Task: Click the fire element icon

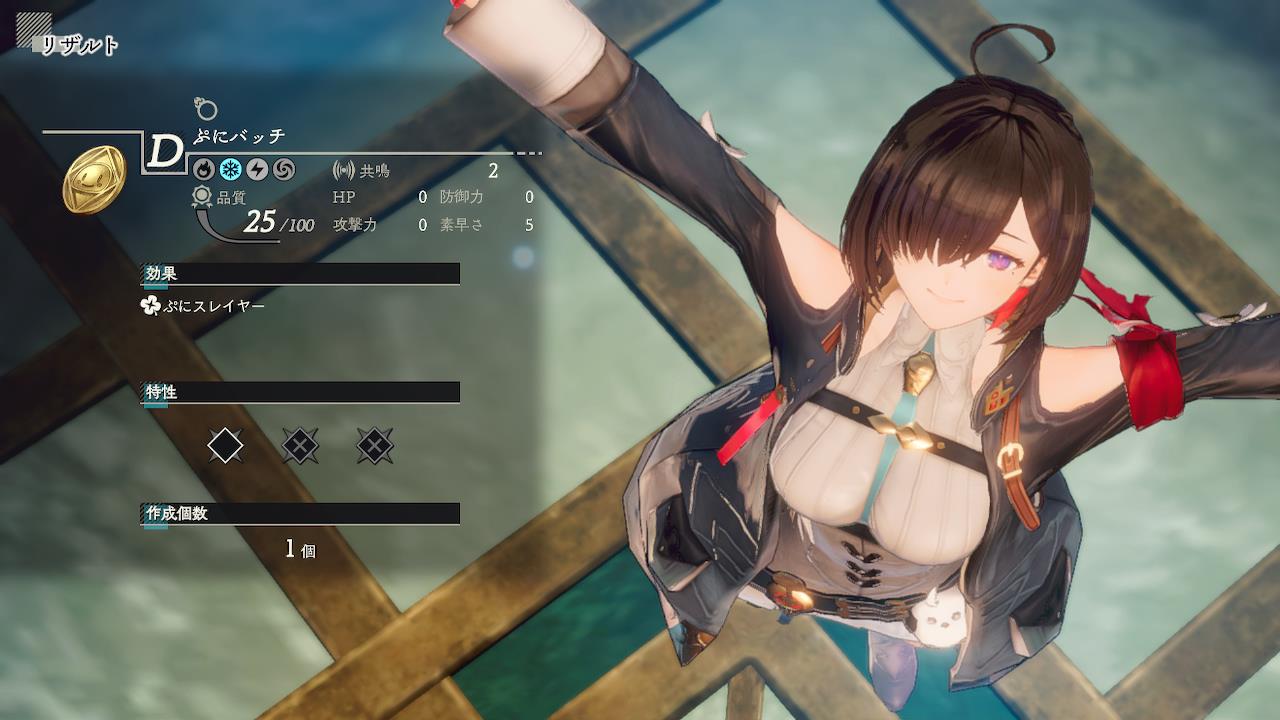Action: tap(204, 170)
